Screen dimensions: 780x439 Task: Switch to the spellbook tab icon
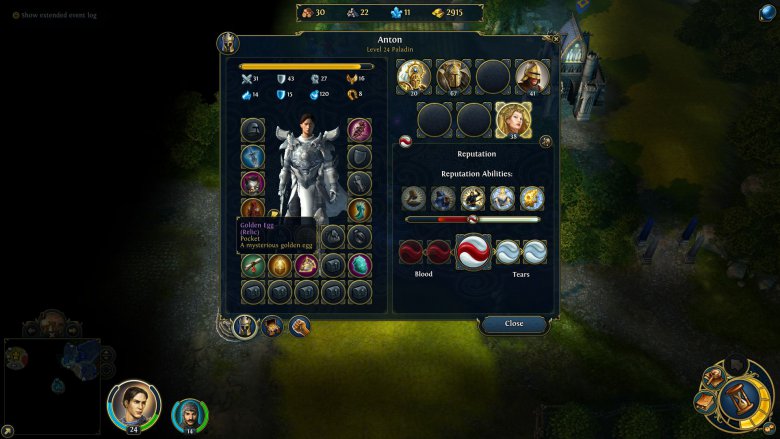pyautogui.click(x=271, y=326)
